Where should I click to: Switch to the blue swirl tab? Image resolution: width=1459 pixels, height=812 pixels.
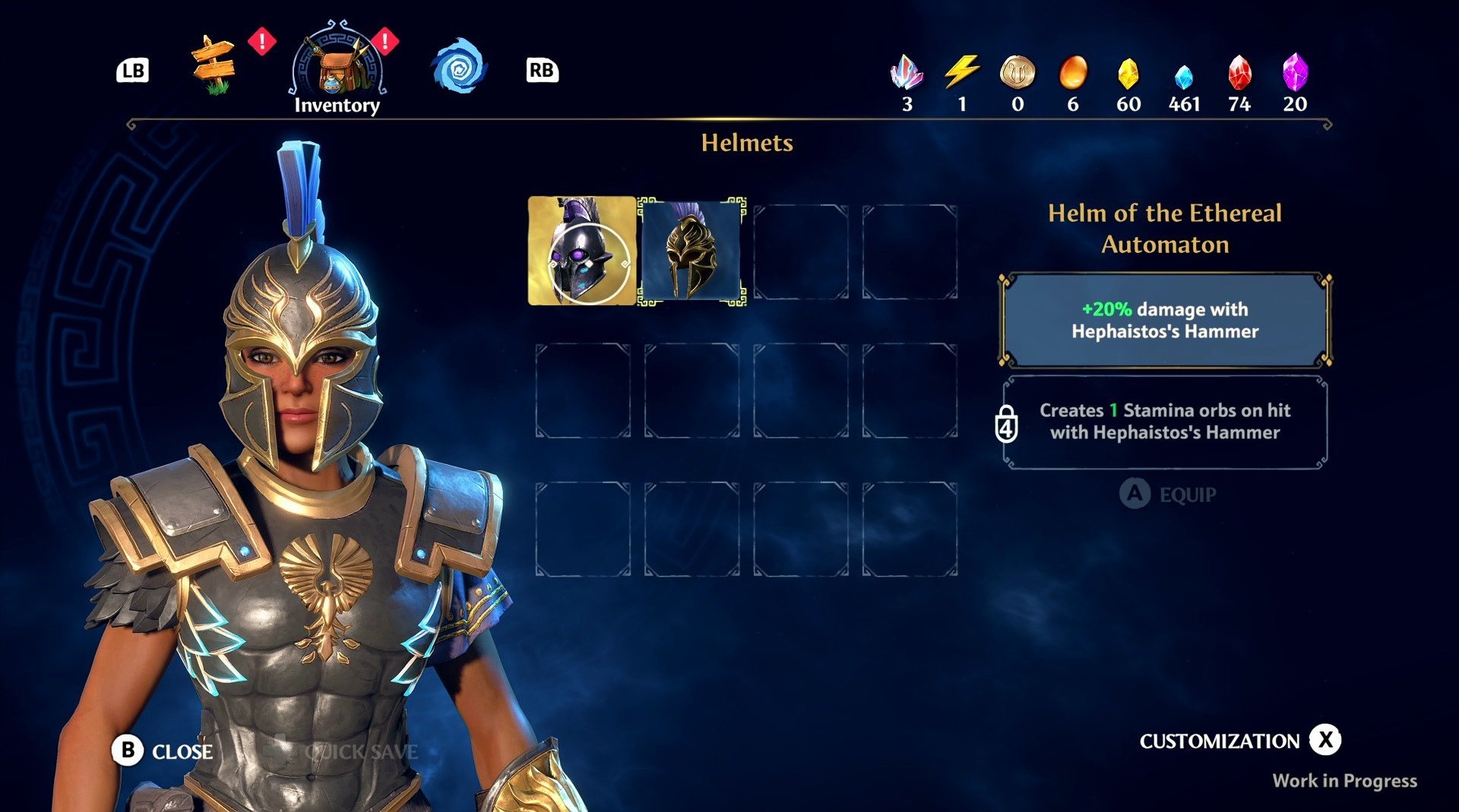(459, 68)
